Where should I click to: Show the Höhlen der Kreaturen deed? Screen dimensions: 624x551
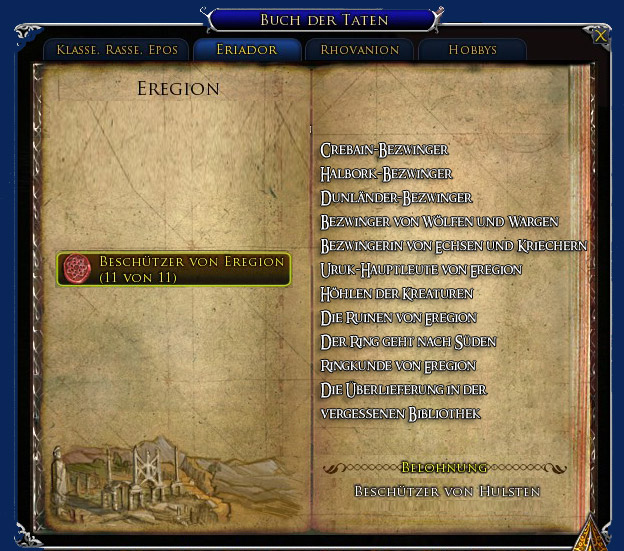396,294
